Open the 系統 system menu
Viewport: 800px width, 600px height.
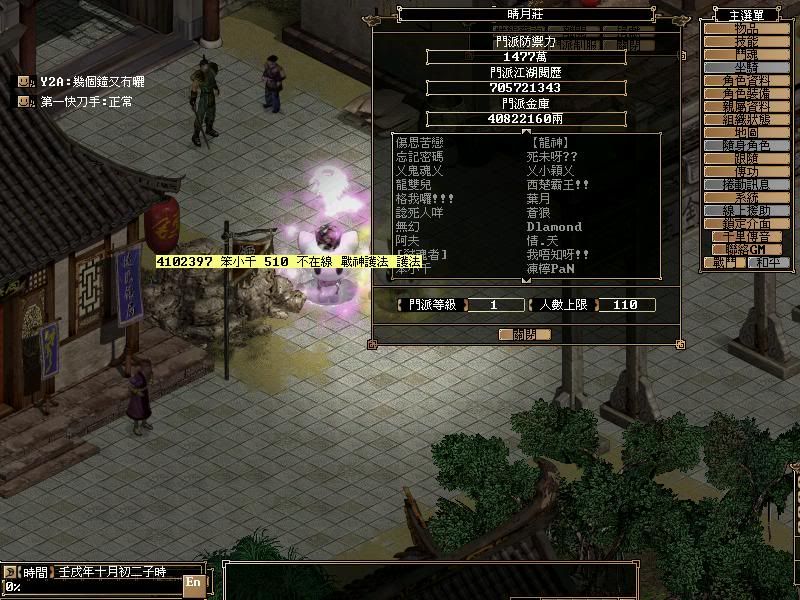(747, 198)
